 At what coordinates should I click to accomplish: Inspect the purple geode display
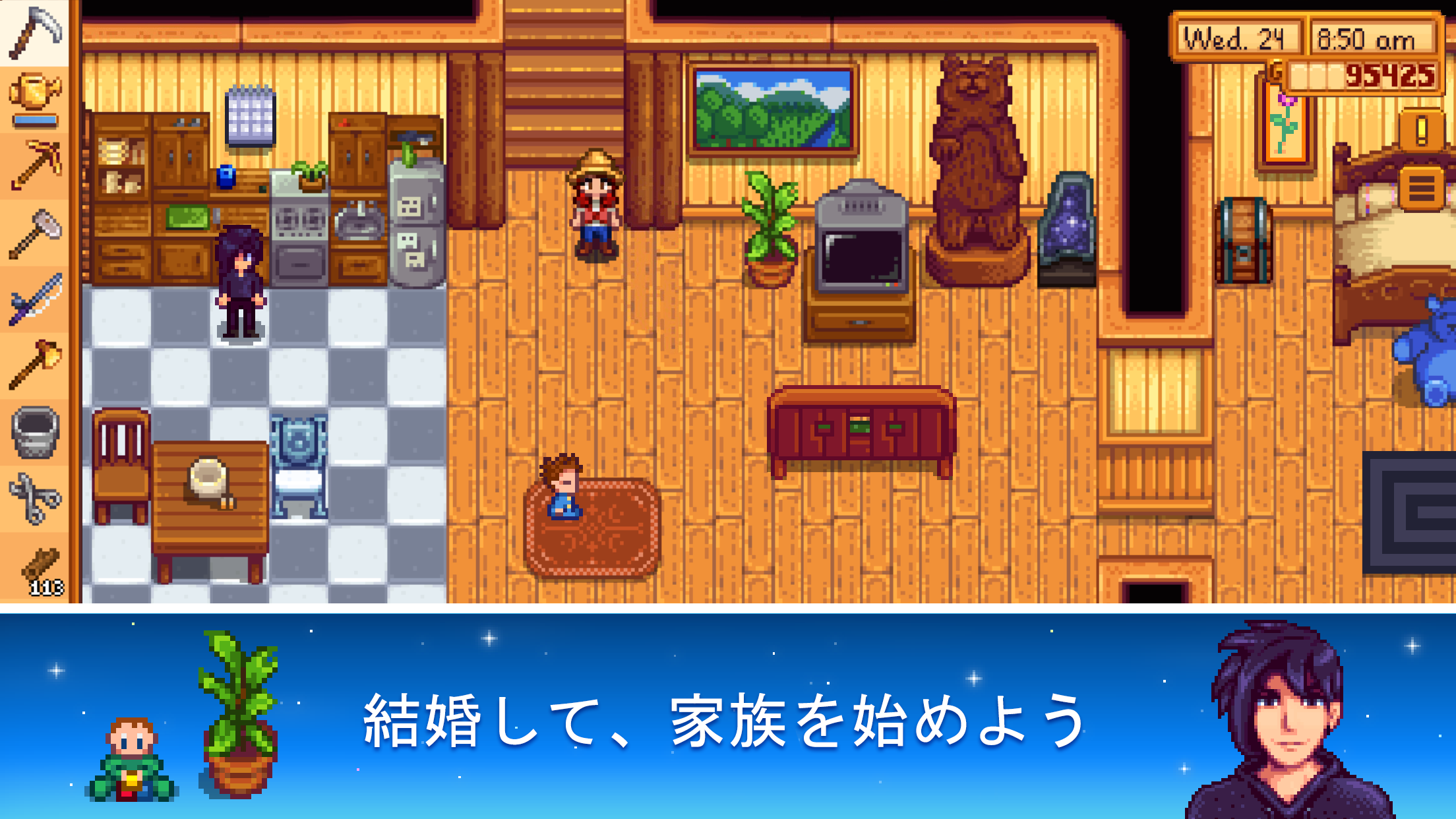click(x=1067, y=224)
